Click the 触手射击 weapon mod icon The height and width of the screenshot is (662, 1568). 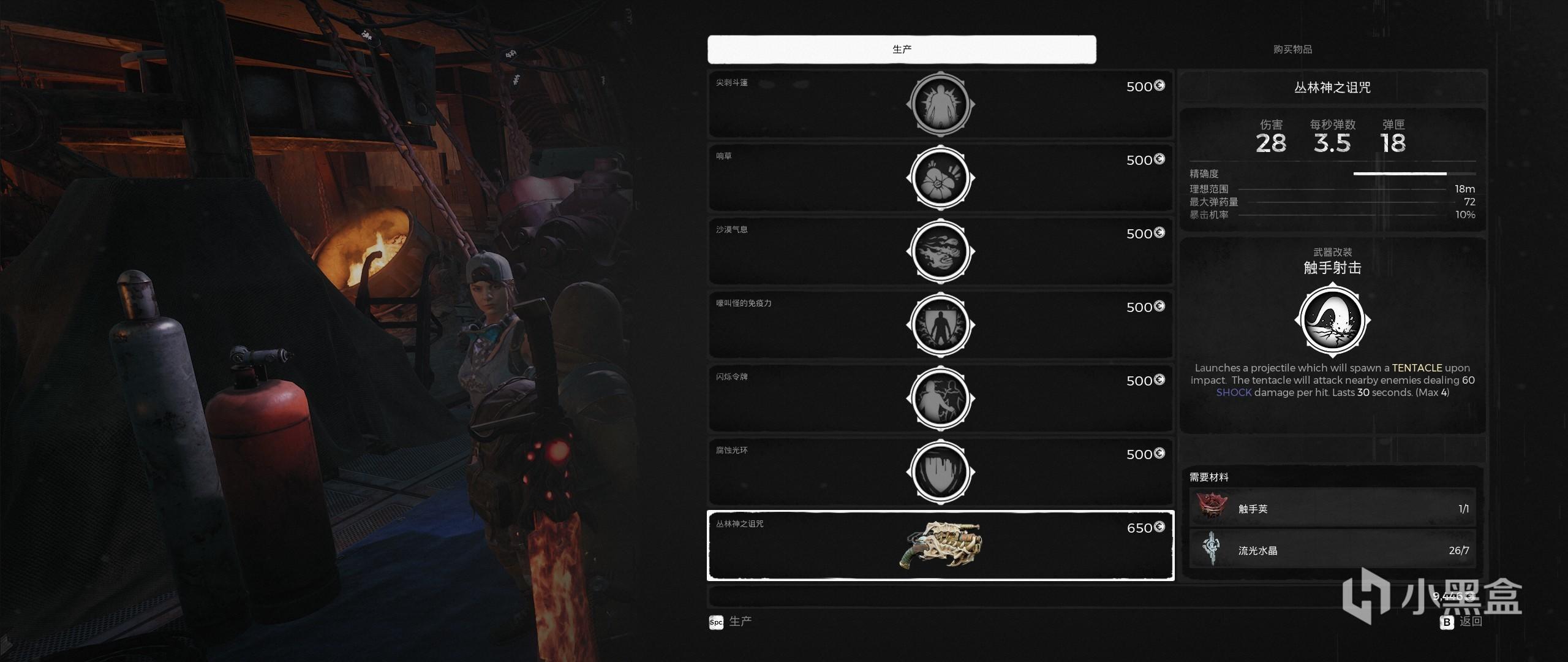pos(1332,320)
